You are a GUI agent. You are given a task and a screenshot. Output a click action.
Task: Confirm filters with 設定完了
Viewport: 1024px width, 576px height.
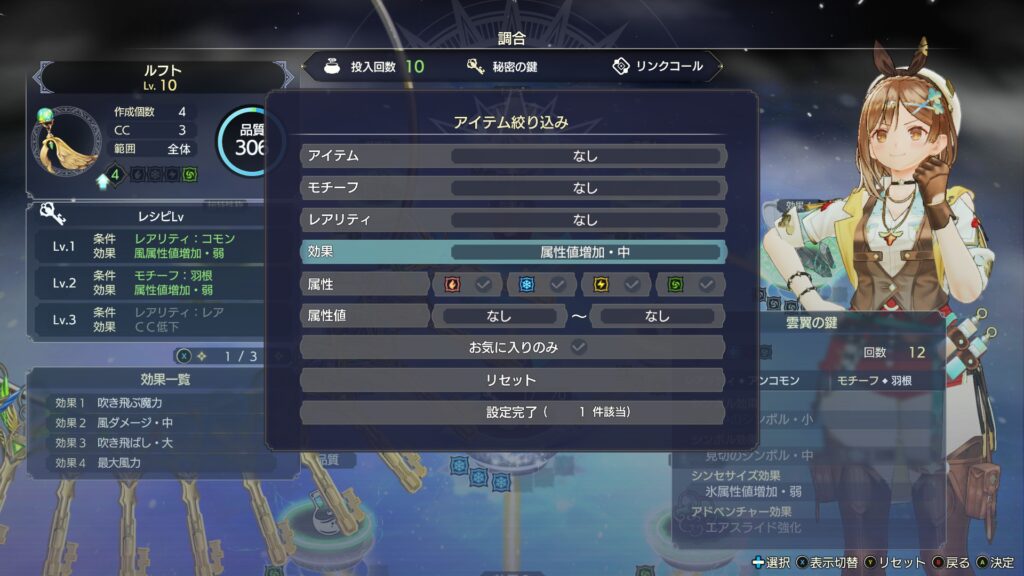pyautogui.click(x=512, y=412)
